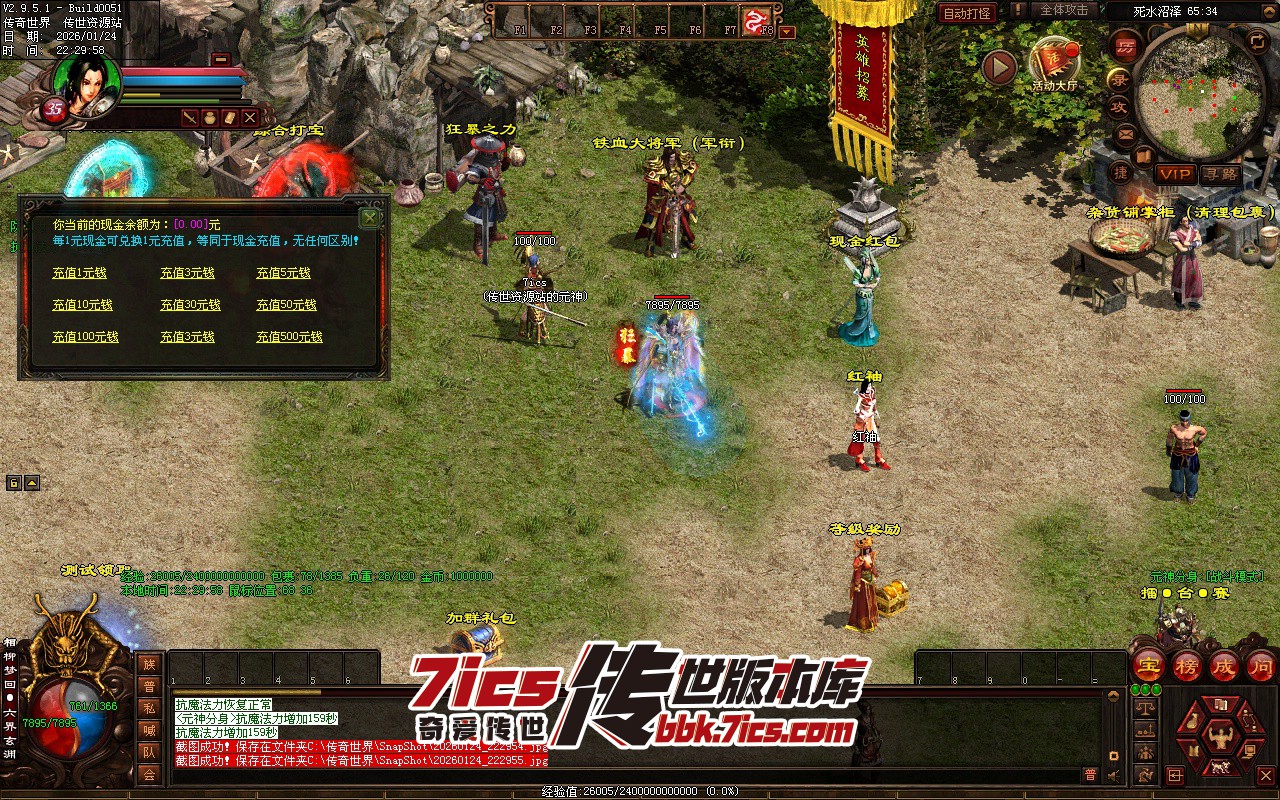Click the 全体攻击 attack mode button

tap(1064, 10)
